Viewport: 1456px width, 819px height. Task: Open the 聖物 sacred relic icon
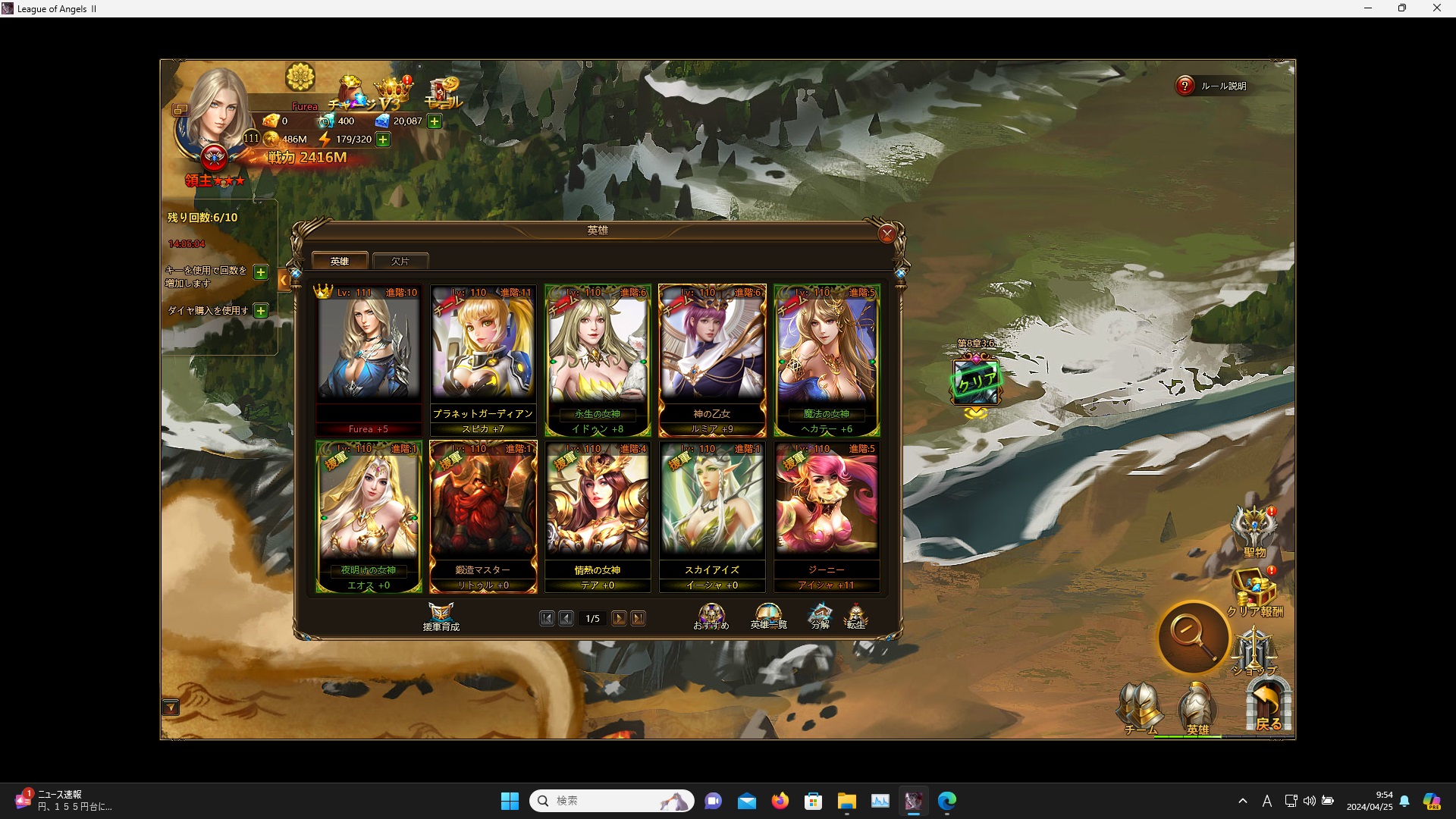click(1254, 523)
